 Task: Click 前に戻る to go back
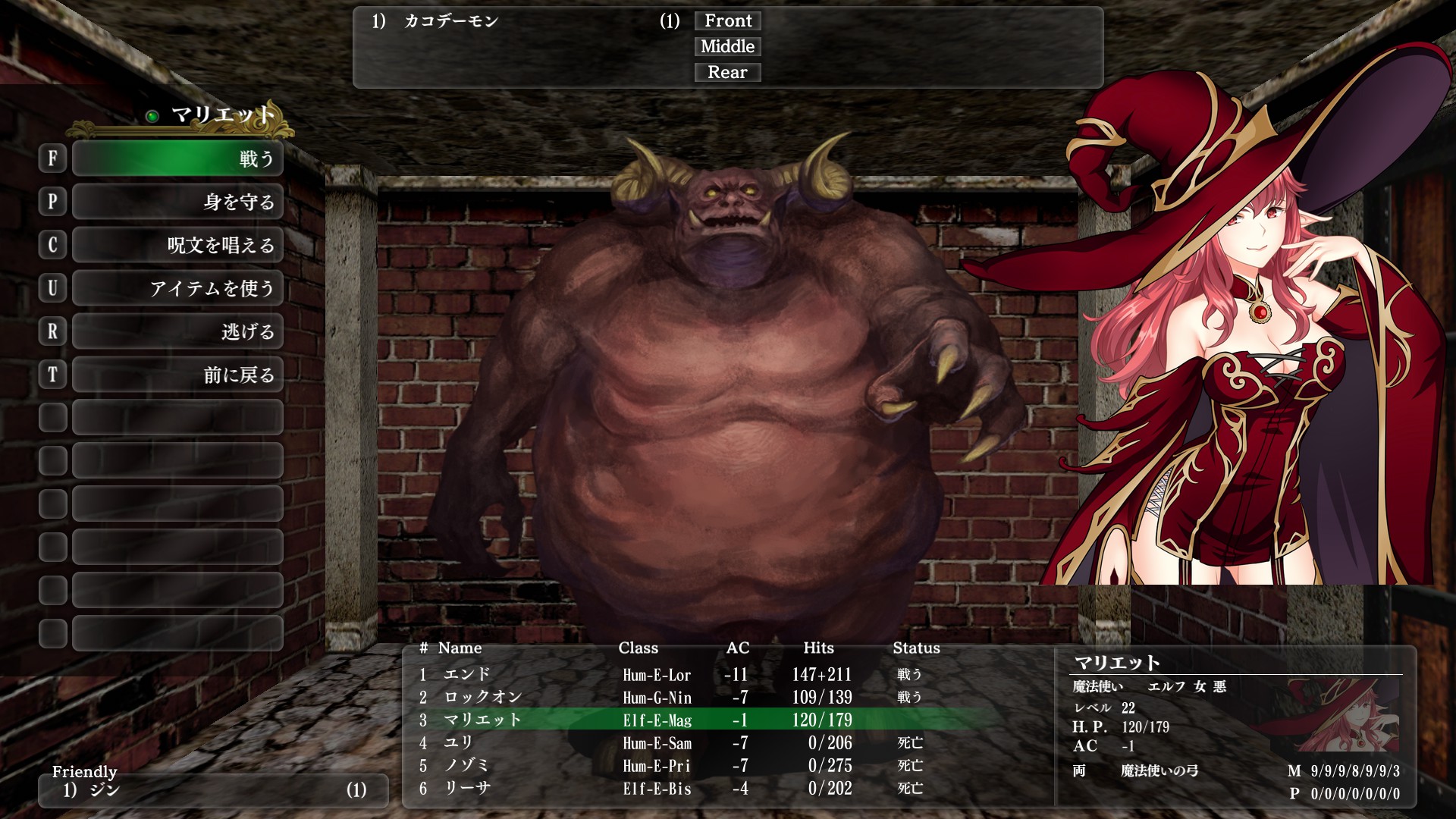click(x=177, y=375)
